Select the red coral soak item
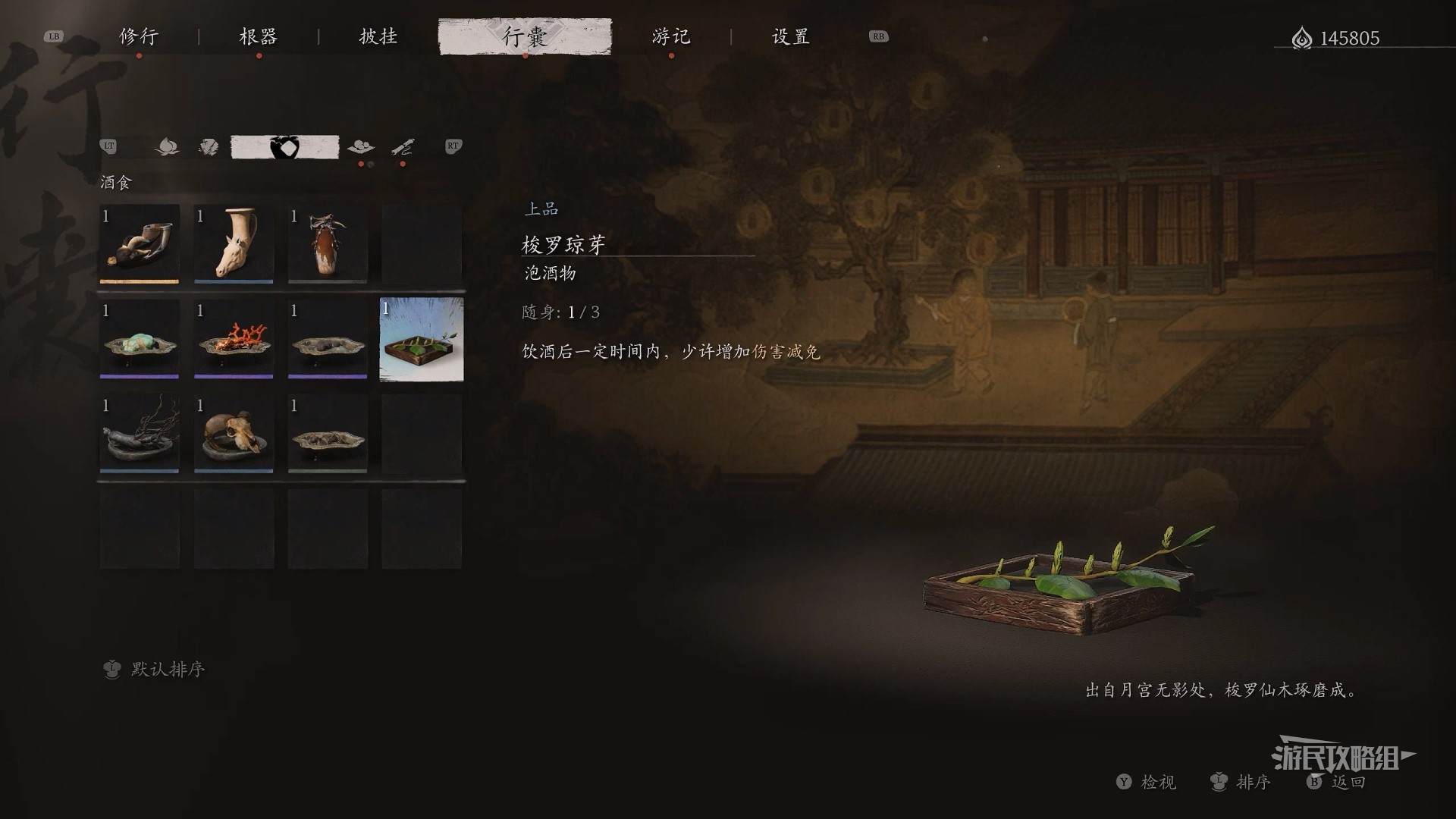Image resolution: width=1456 pixels, height=819 pixels. [234, 339]
